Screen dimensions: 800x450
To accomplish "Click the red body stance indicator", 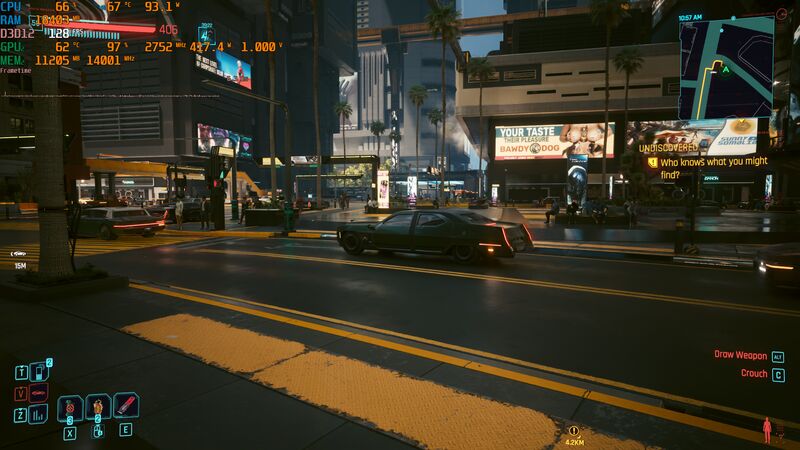I will click(767, 430).
